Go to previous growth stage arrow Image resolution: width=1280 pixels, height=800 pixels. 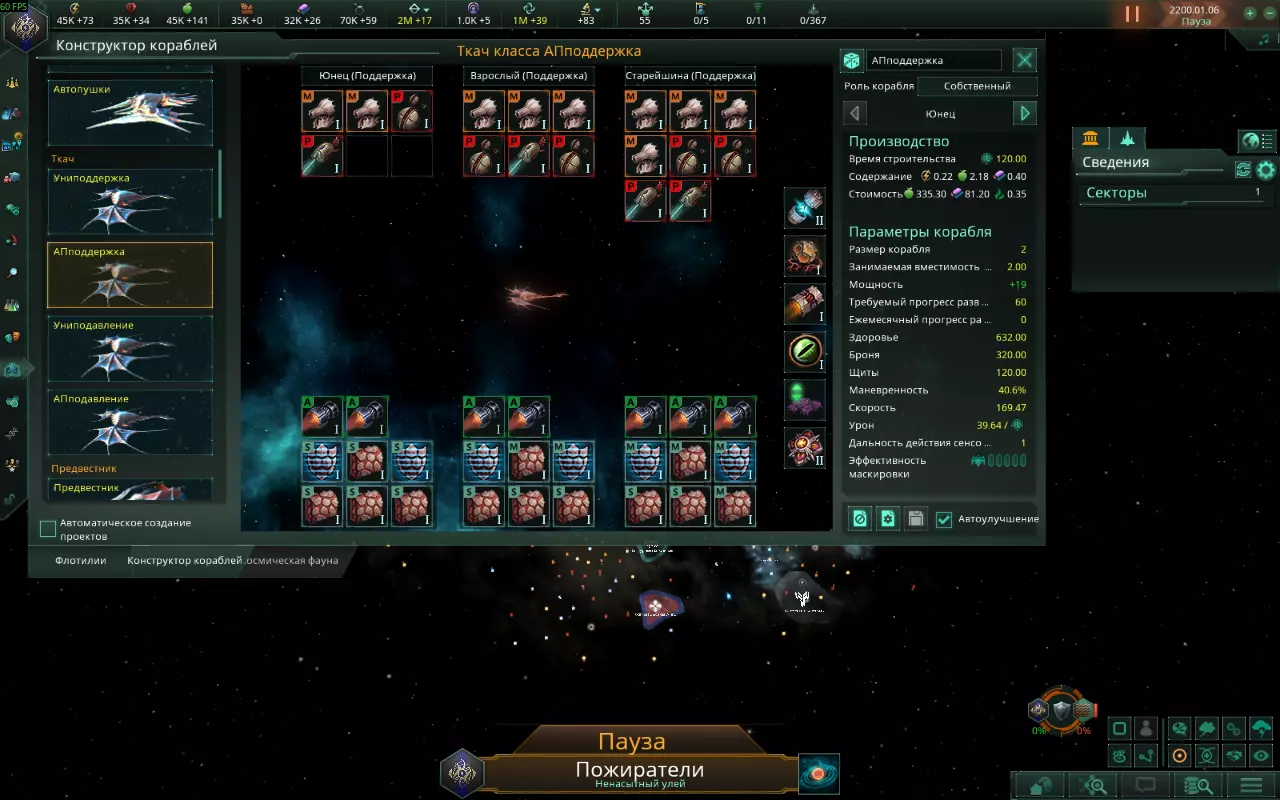coord(855,113)
